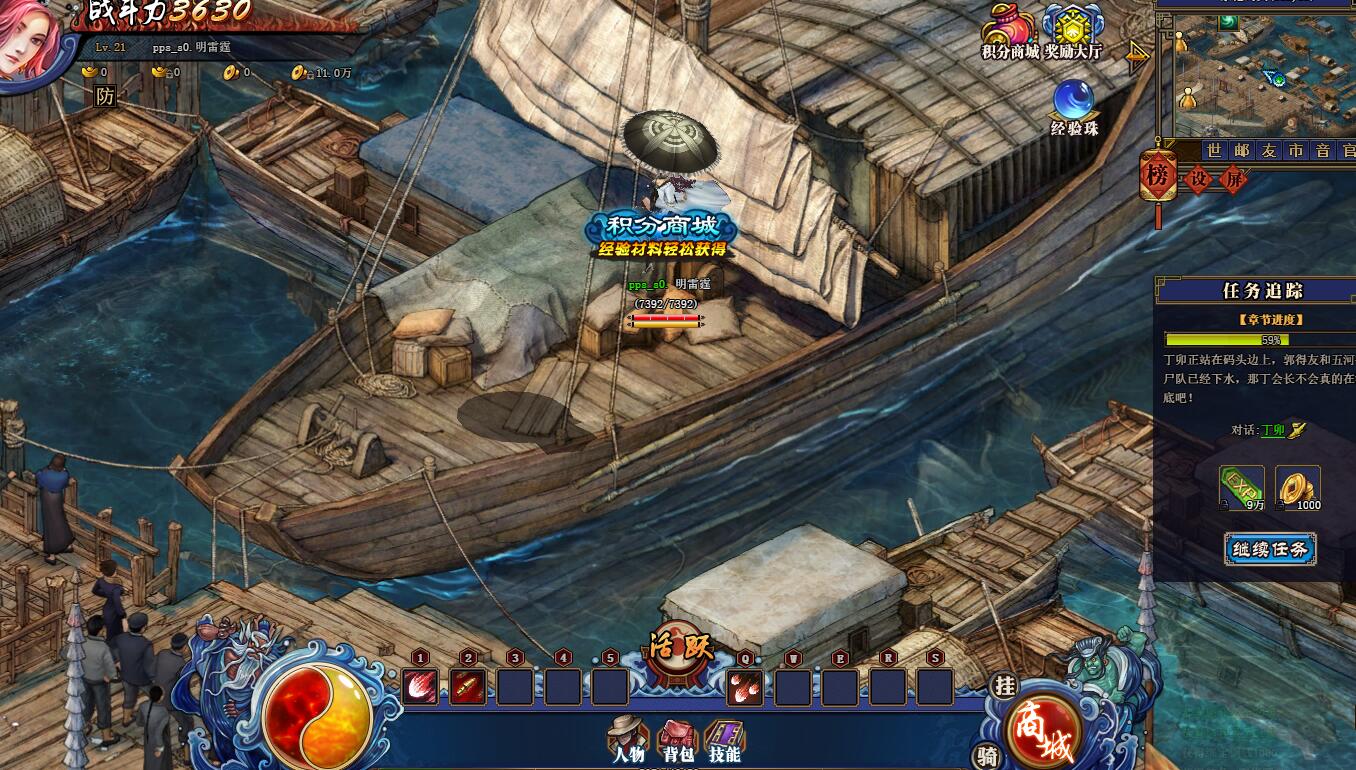Collapse the top icons with the arrow
This screenshot has height=770, width=1356.
[x=1137, y=56]
